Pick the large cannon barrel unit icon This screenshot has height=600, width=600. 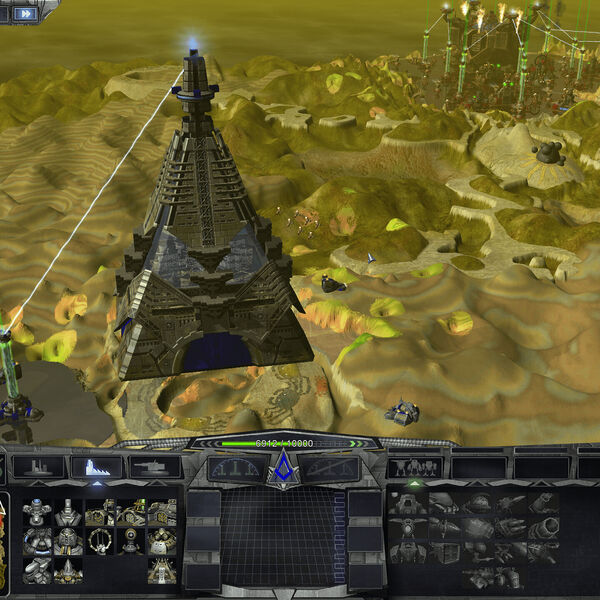[545, 527]
